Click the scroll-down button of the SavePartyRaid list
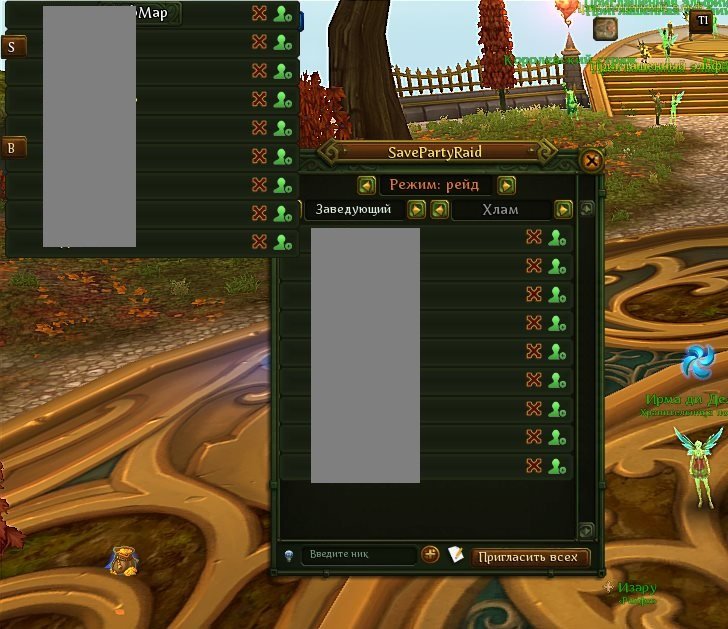The height and width of the screenshot is (629, 728). point(587,530)
